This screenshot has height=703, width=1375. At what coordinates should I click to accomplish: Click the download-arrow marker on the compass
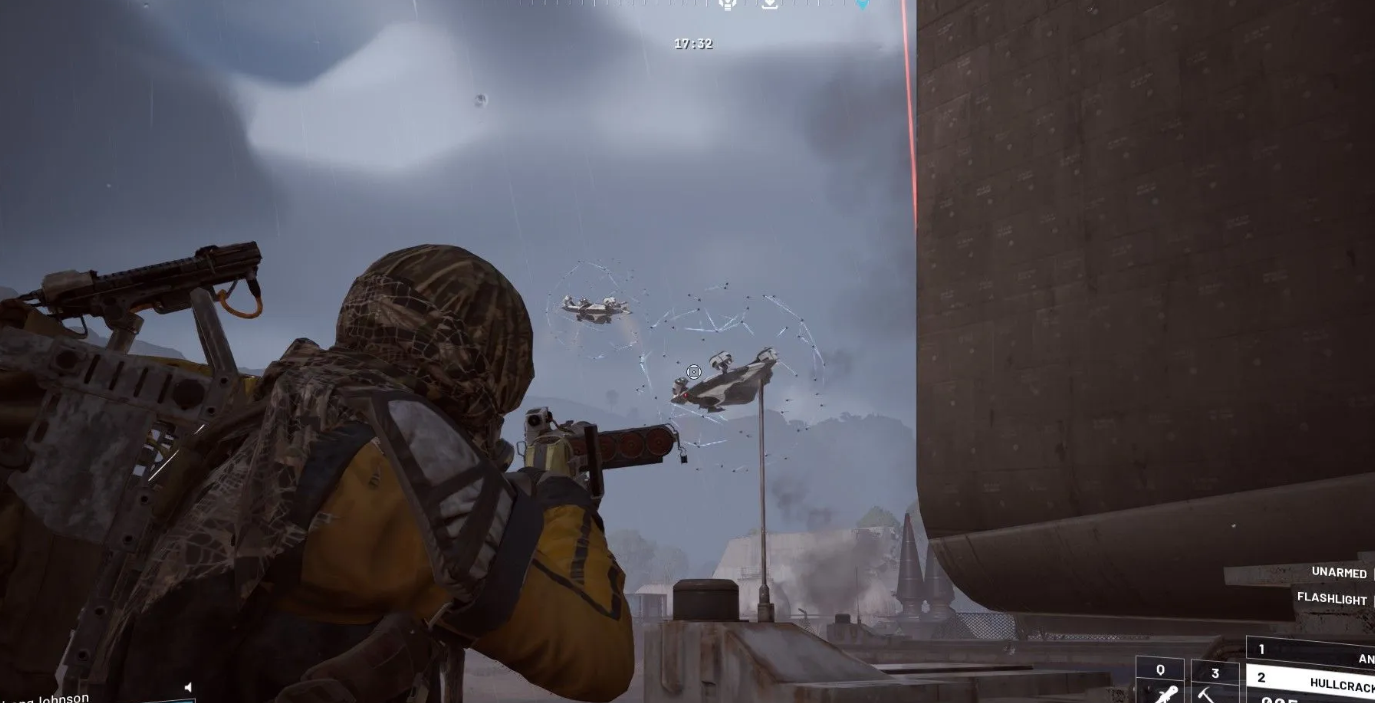coord(770,4)
